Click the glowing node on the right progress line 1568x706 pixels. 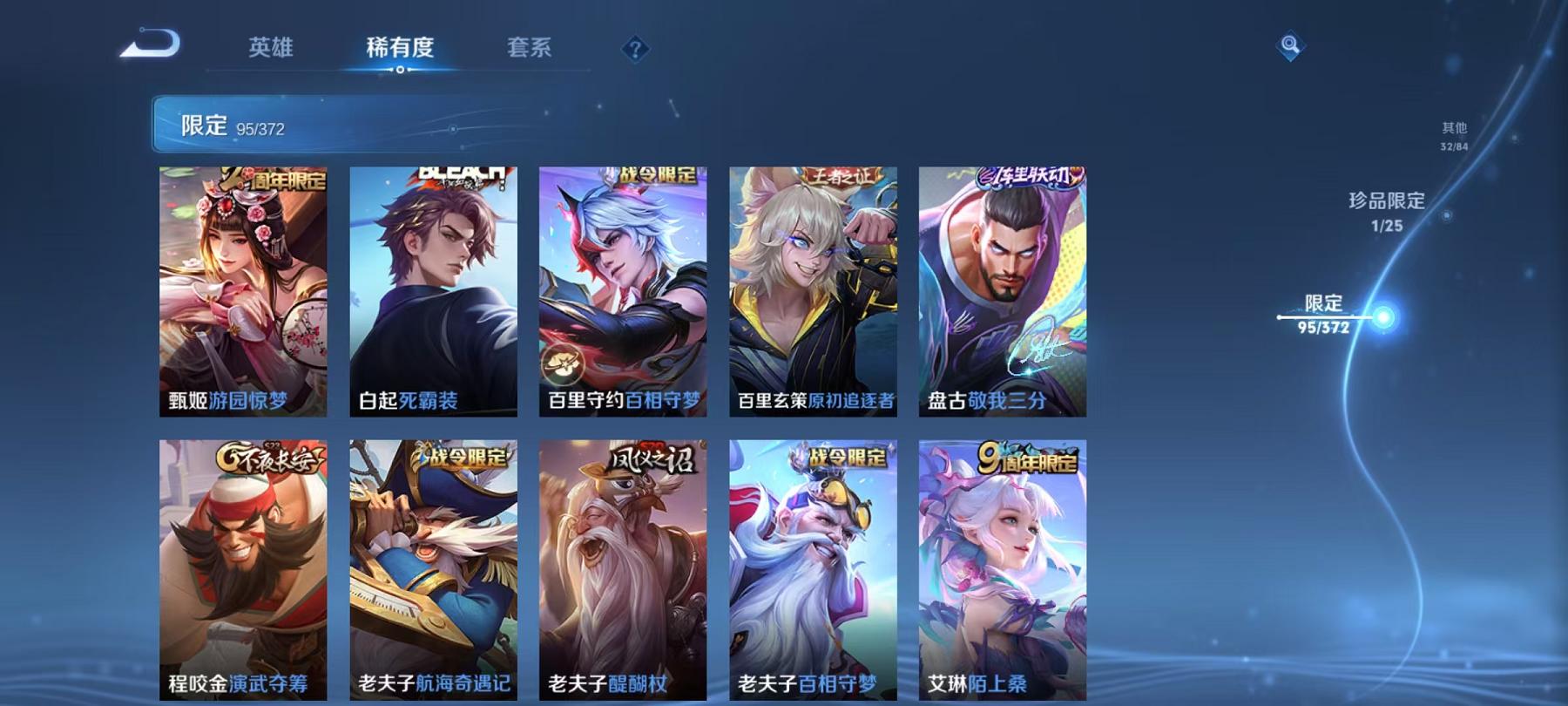(x=1382, y=318)
